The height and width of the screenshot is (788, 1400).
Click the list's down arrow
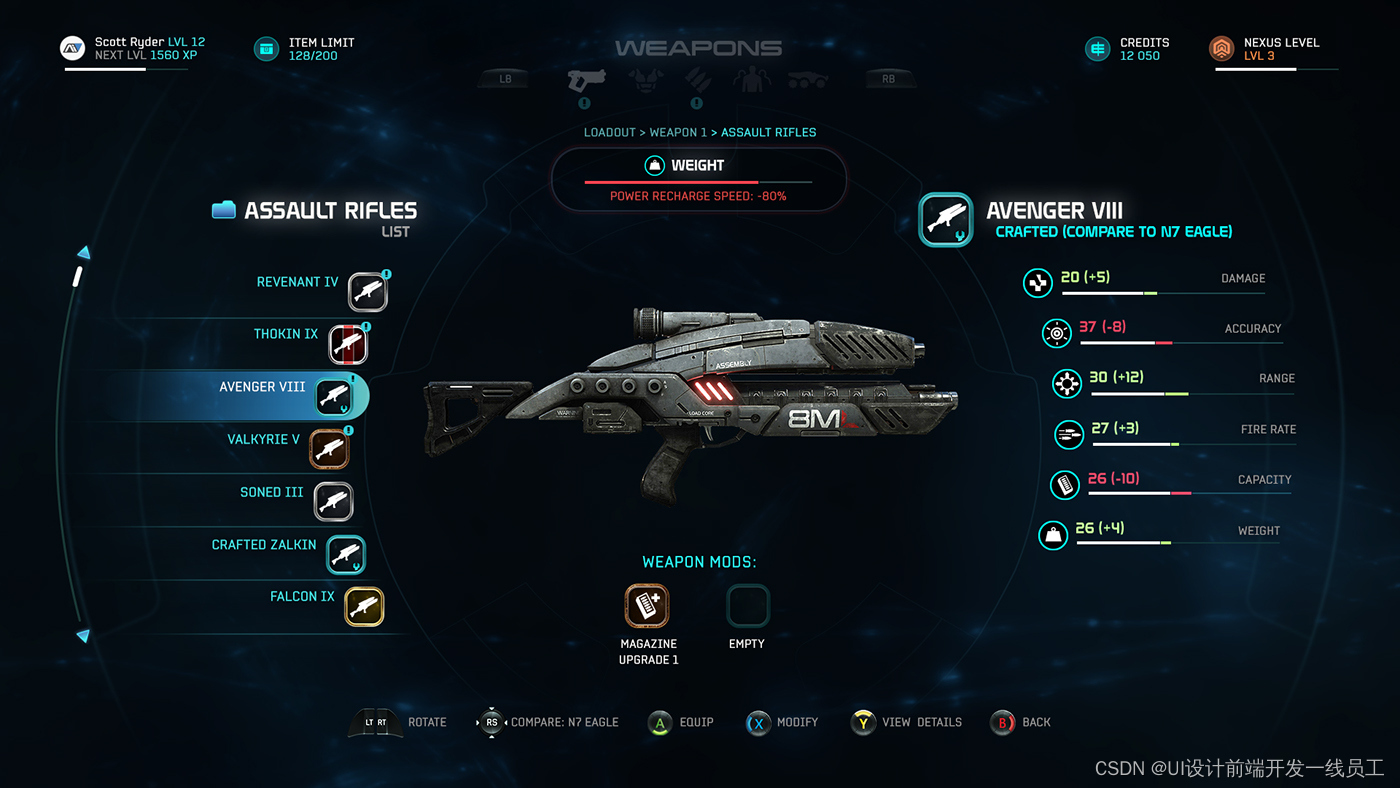83,635
